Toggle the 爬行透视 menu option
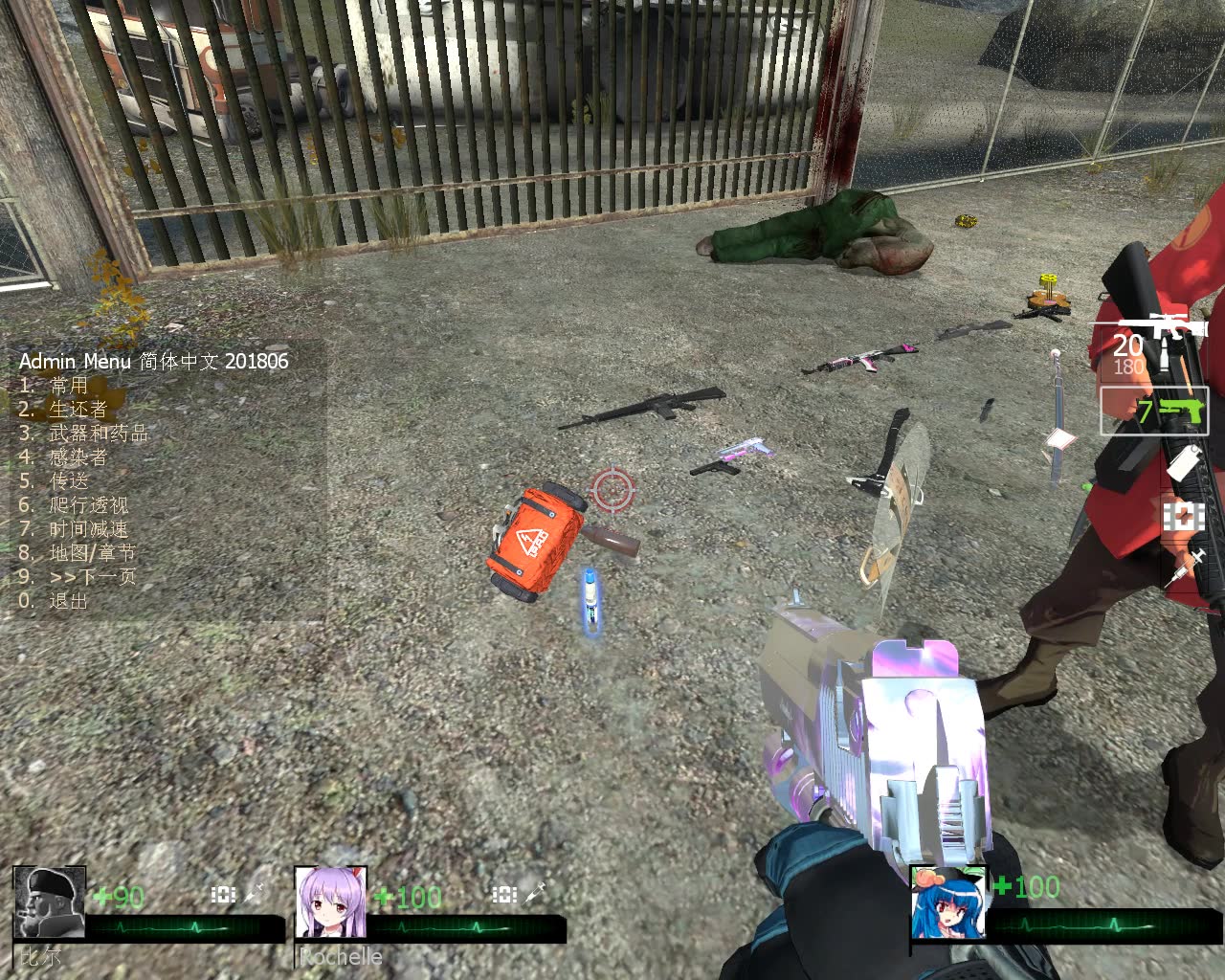Viewport: 1225px width, 980px height. (x=88, y=505)
